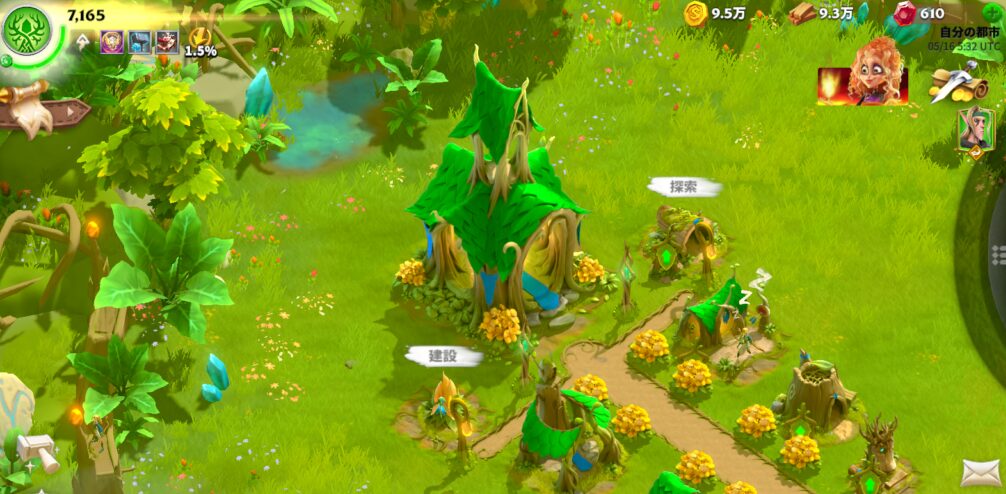
Task: Tap the 建設 (Build) label
Action: pyautogui.click(x=443, y=356)
